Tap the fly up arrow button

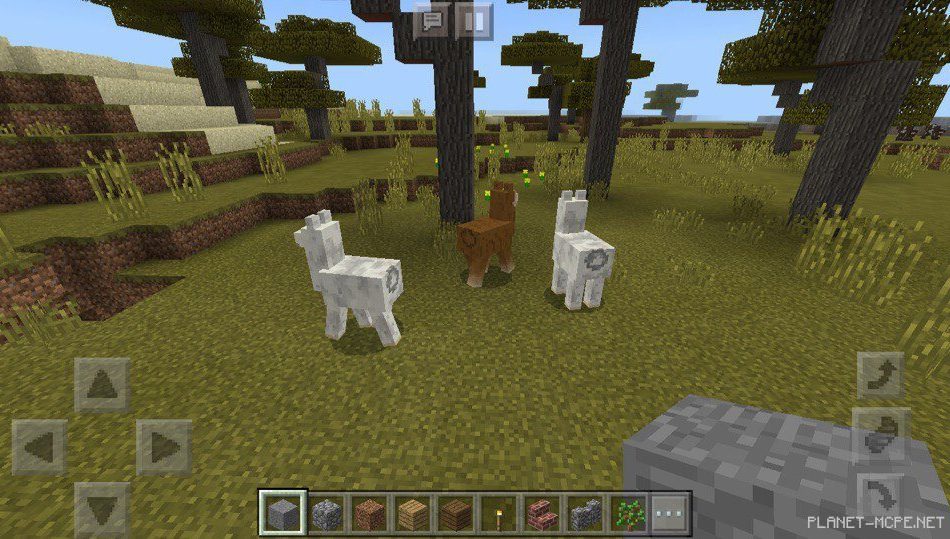click(880, 376)
